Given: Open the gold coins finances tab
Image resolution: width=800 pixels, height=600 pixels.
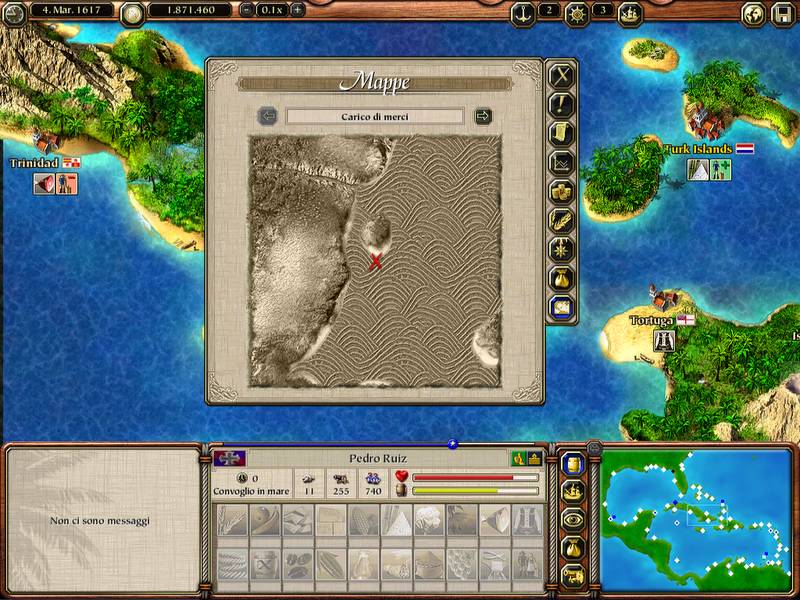Looking at the screenshot, I should tap(561, 192).
